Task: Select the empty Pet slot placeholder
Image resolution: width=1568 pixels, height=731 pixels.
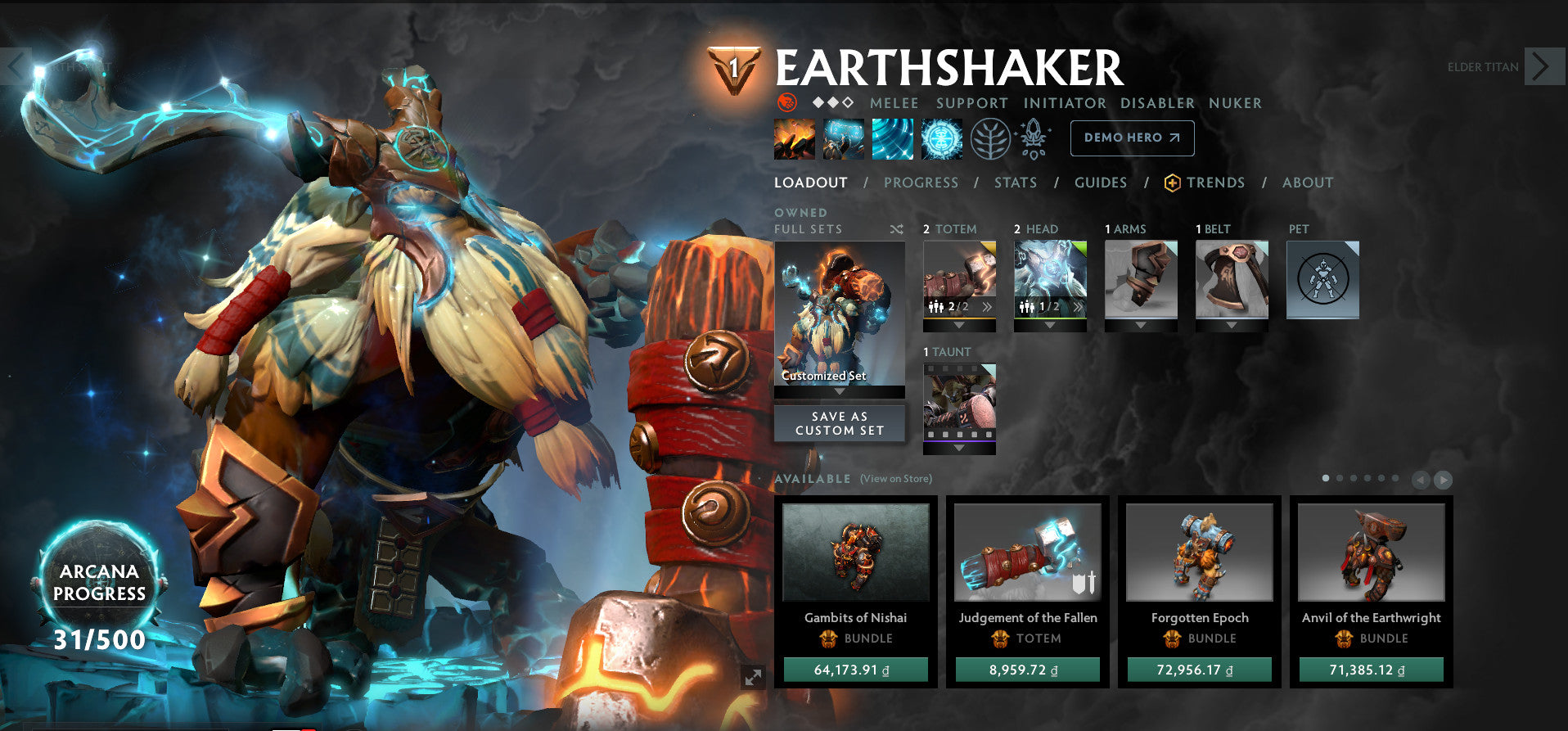Action: [1323, 278]
